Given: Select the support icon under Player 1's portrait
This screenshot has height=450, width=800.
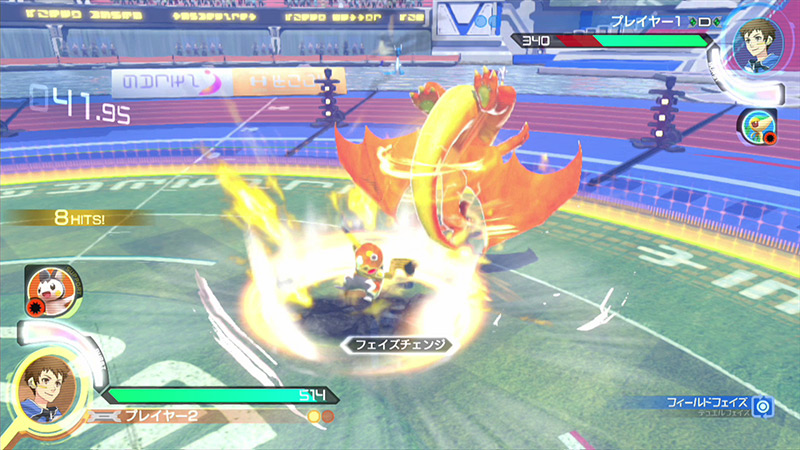Looking at the screenshot, I should click(754, 126).
